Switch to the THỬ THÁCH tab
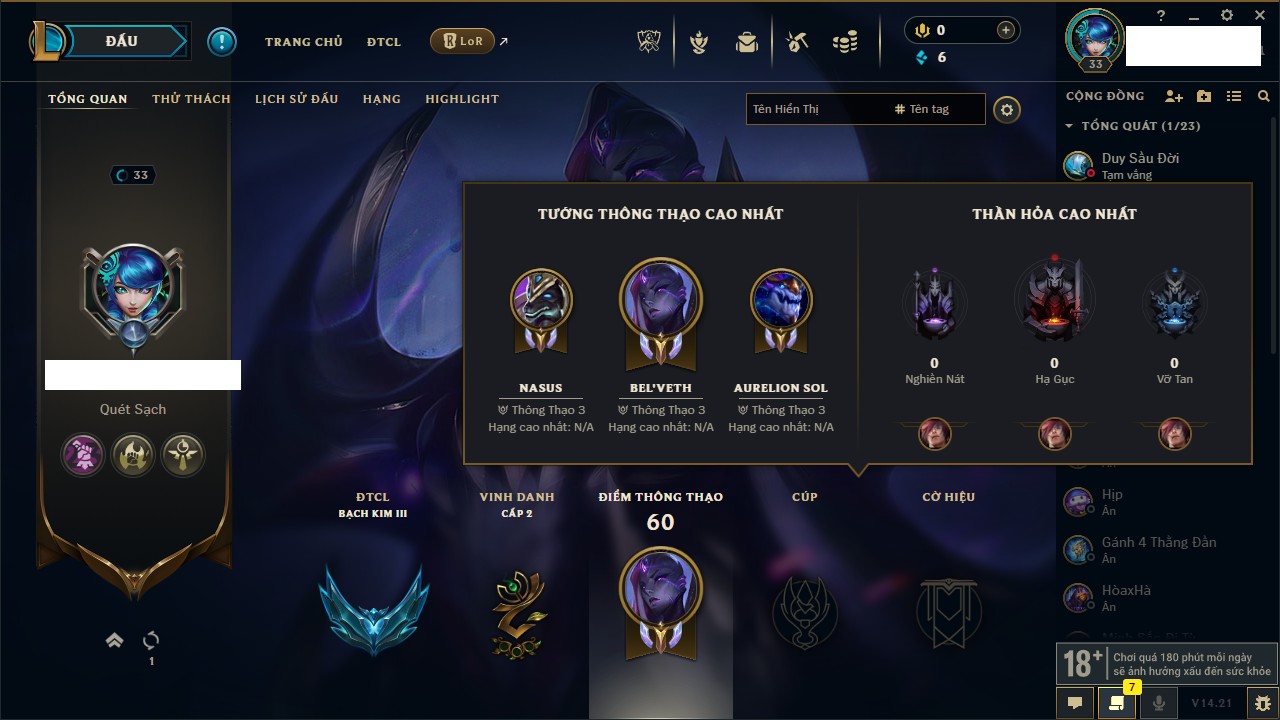This screenshot has height=720, width=1280. click(191, 99)
